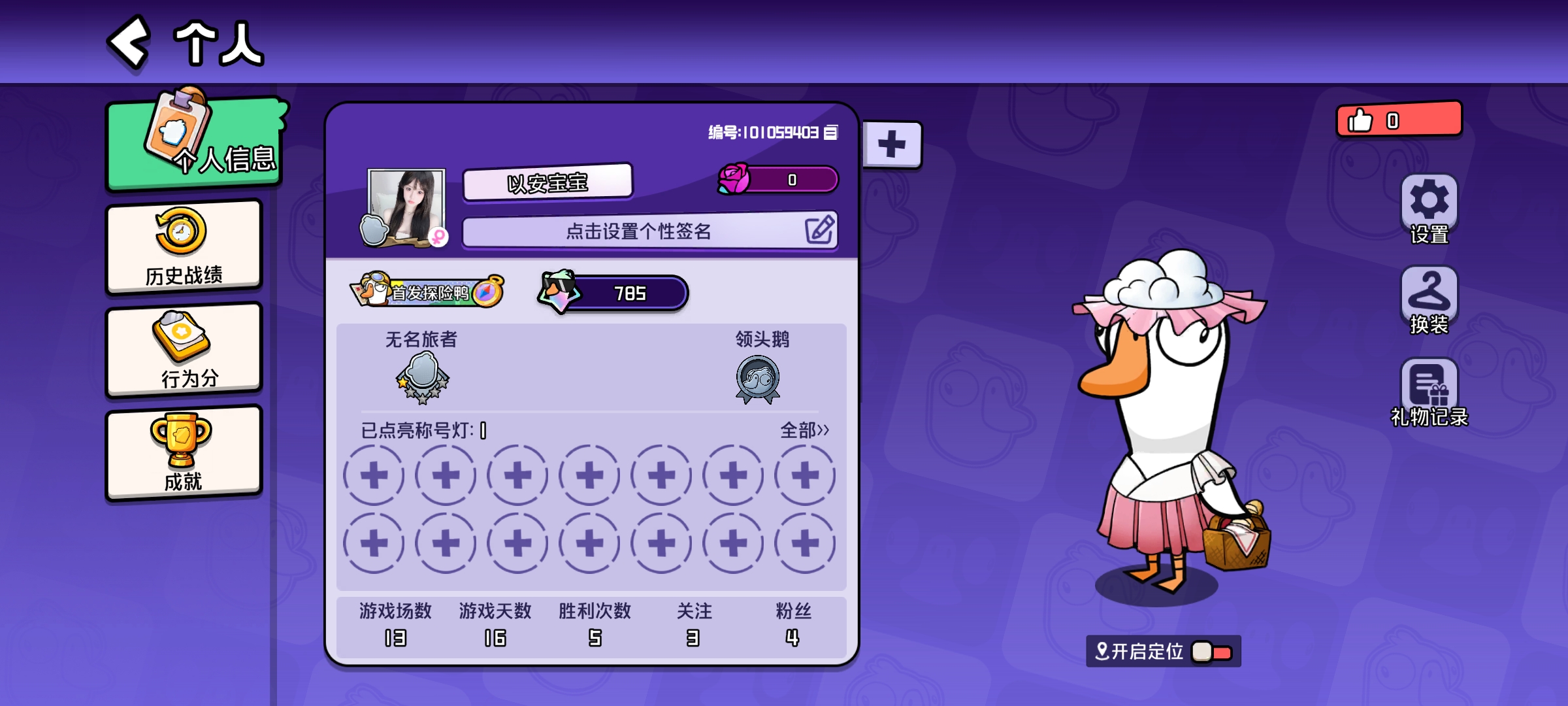Select the 无名旅者 rank medal
Image resolution: width=1568 pixels, height=706 pixels.
pos(422,377)
